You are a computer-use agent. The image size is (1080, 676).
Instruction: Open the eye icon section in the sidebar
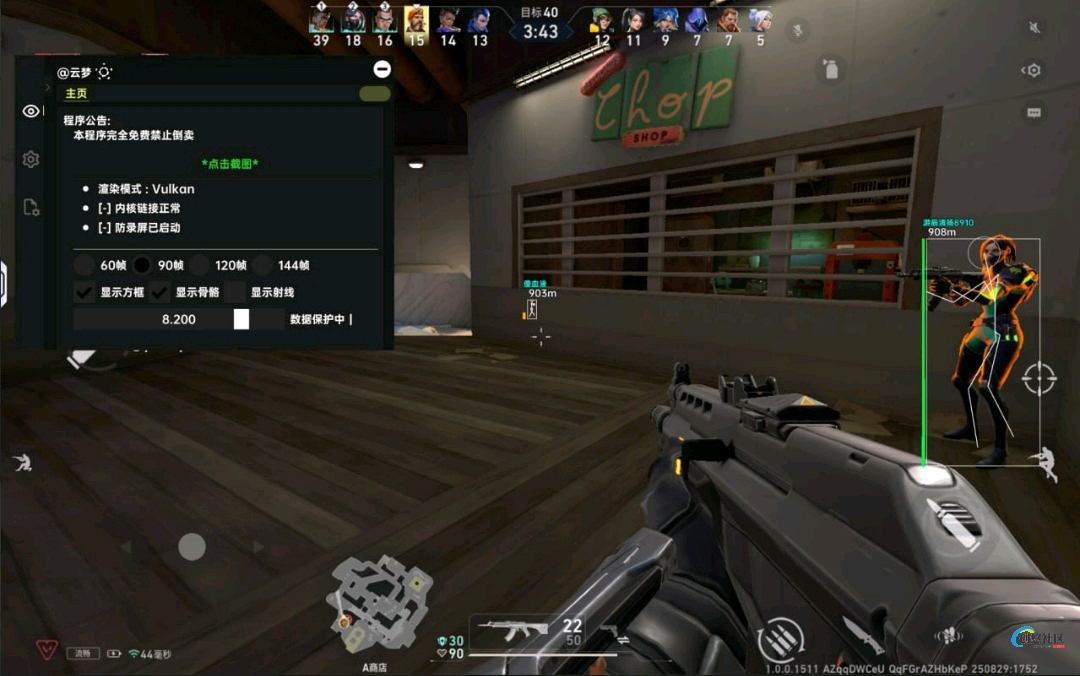(31, 111)
